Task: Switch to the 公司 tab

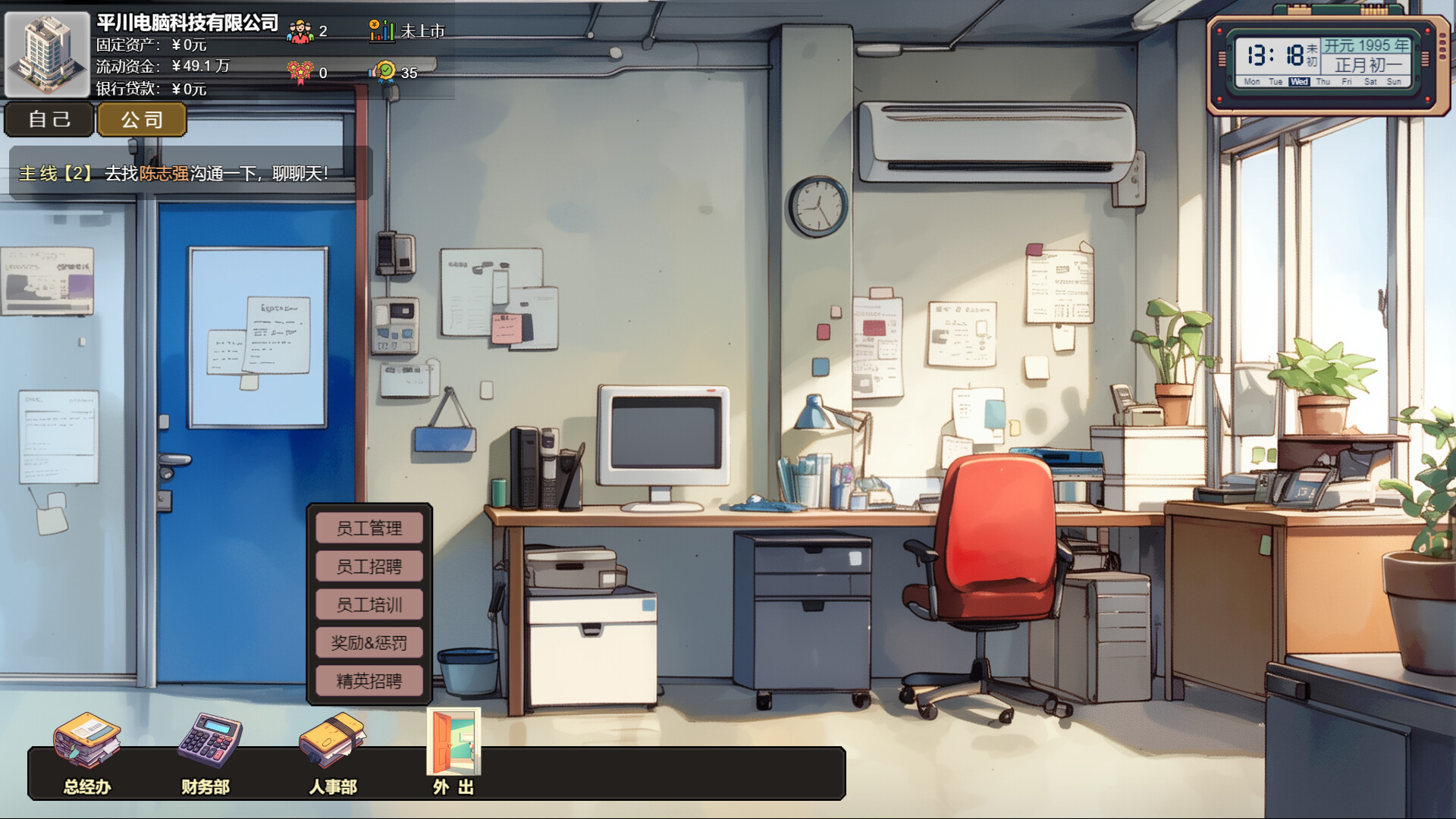Action: (141, 119)
